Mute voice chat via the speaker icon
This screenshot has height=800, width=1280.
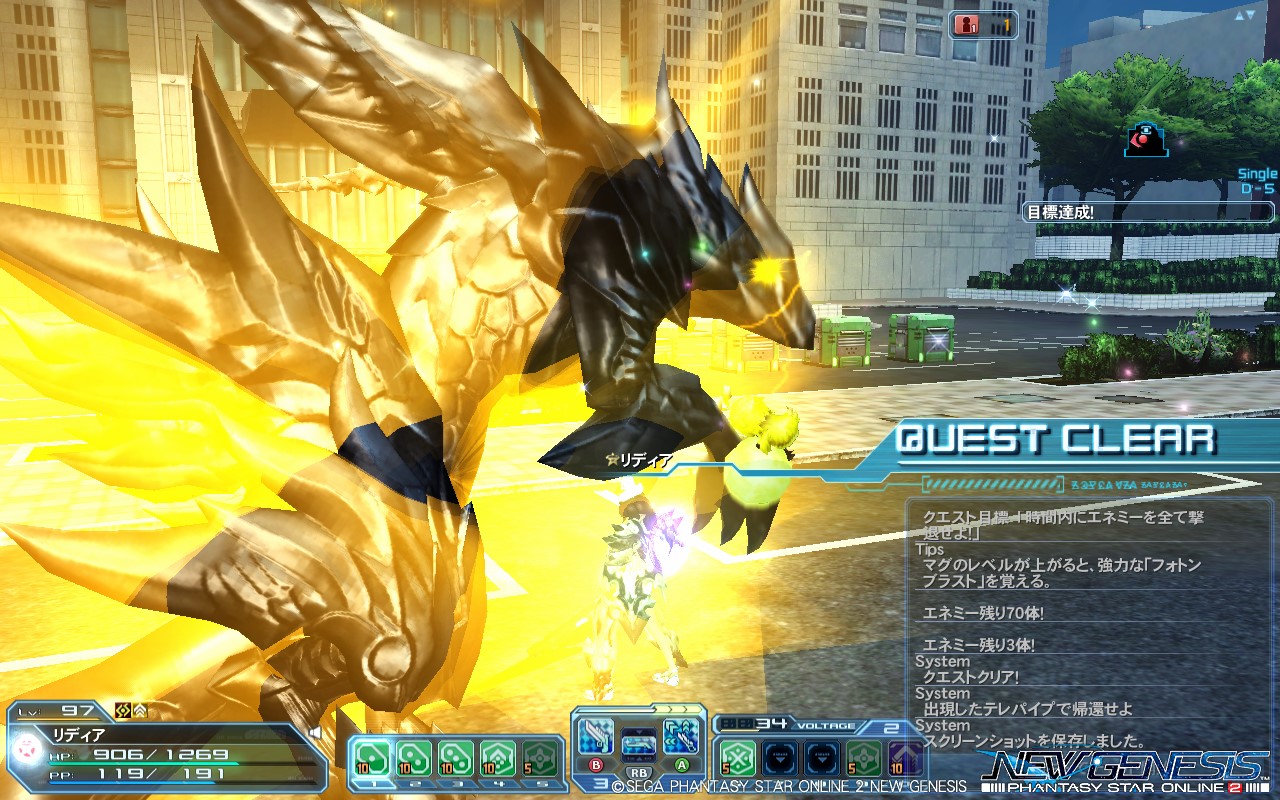[x=315, y=732]
